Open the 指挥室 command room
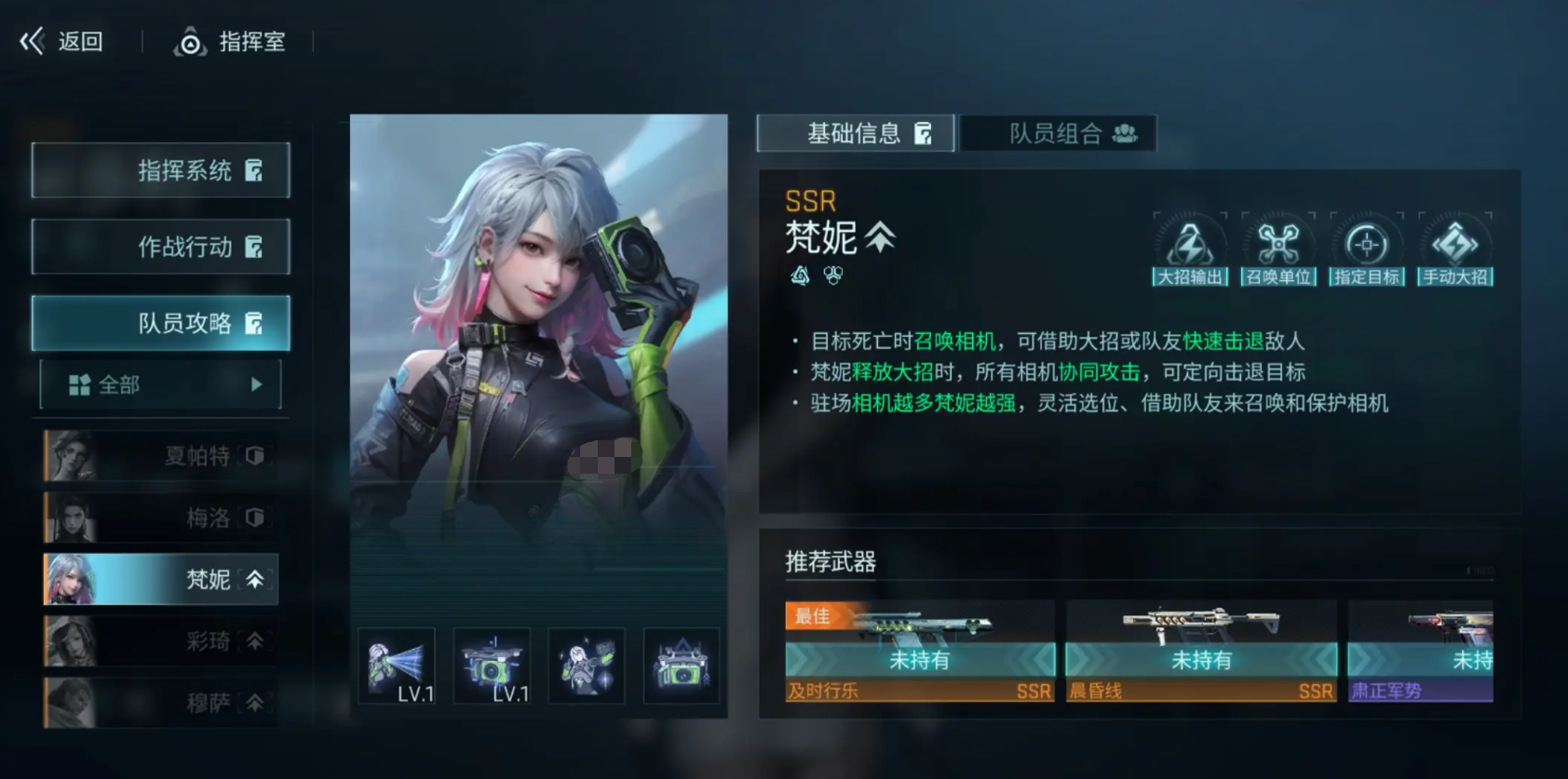This screenshot has width=1568, height=779. click(231, 42)
